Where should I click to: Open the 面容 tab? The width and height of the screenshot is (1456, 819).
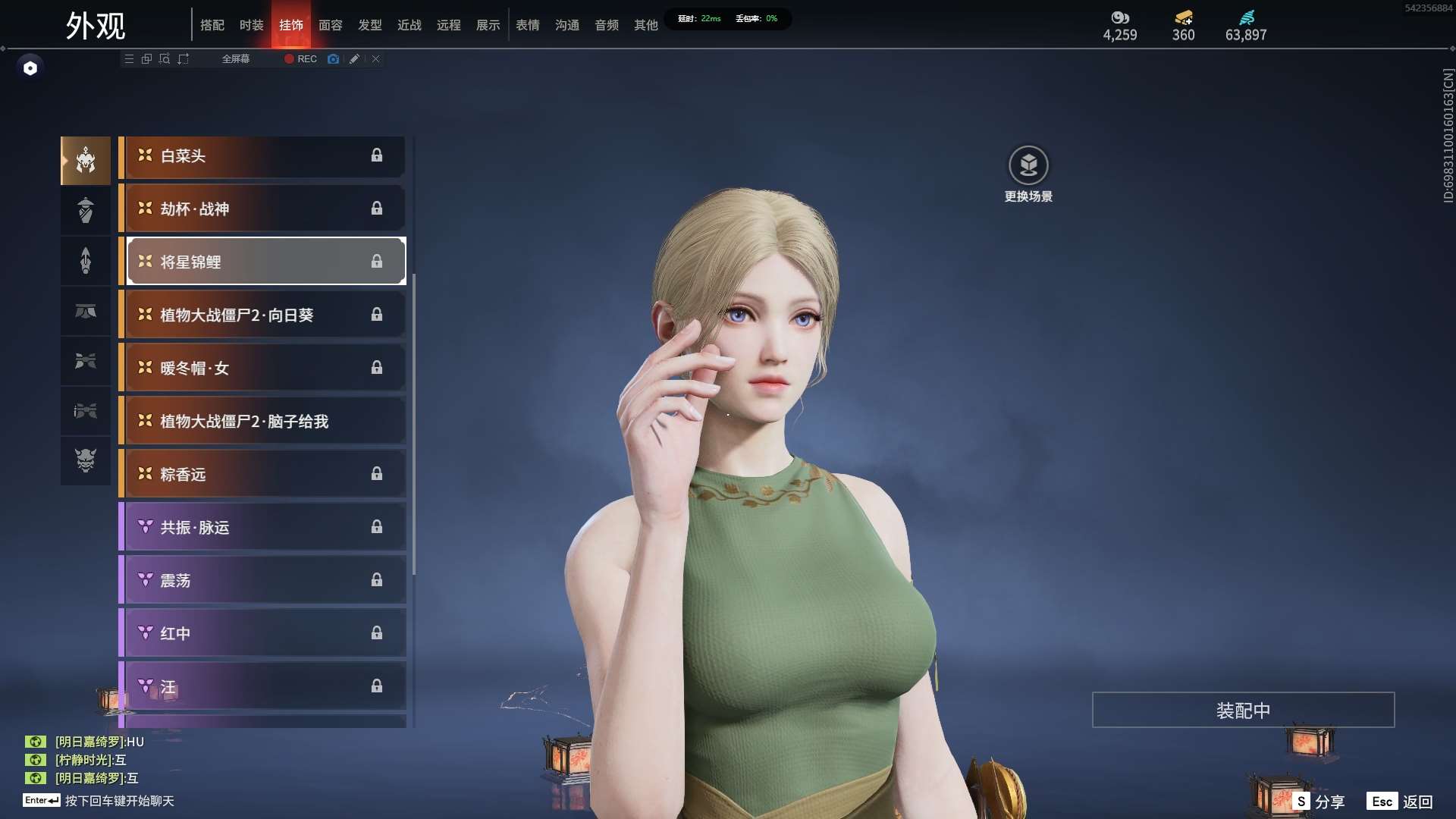(330, 25)
